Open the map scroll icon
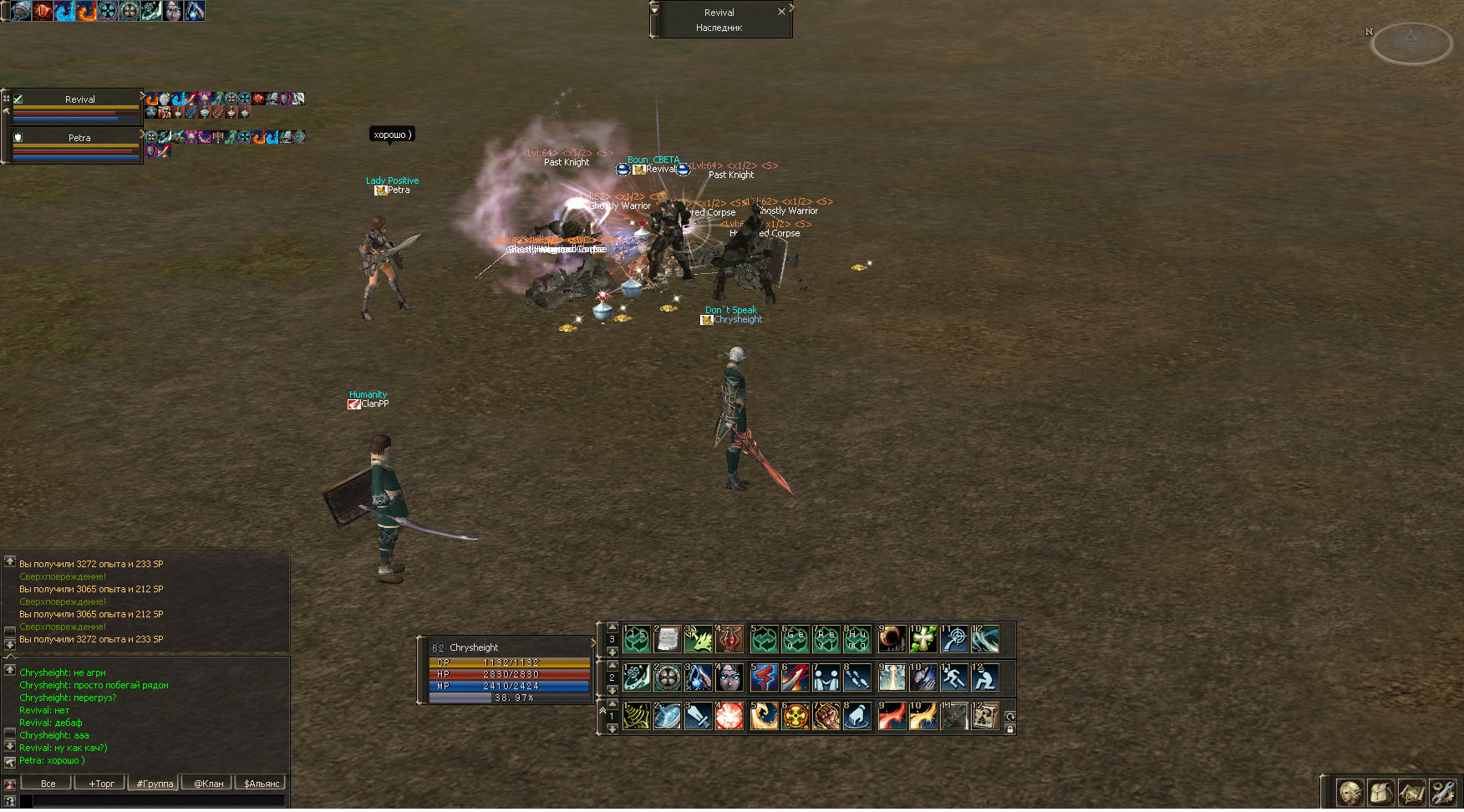The height and width of the screenshot is (812, 1464). tap(1411, 792)
